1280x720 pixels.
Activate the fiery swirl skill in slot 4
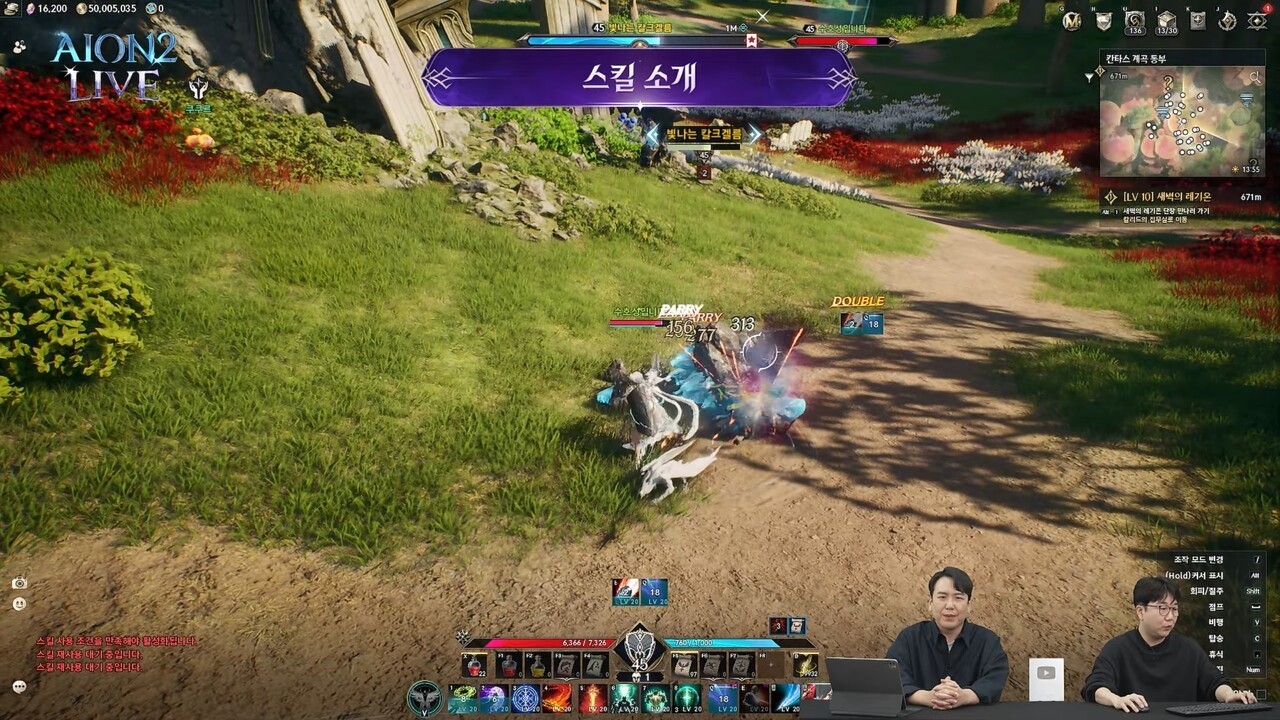click(558, 697)
